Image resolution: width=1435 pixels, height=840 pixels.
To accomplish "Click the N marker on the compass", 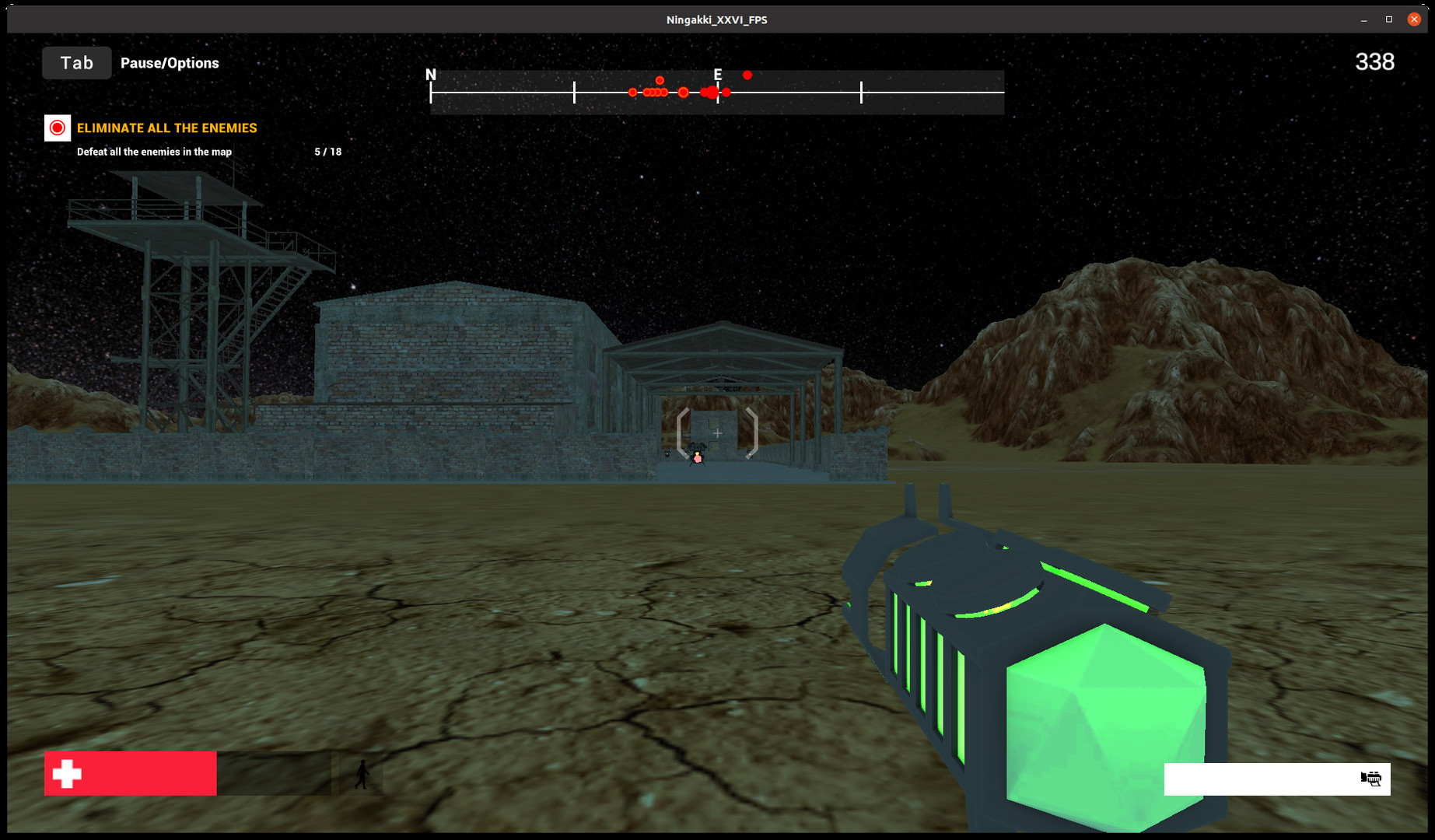I will click(x=431, y=74).
